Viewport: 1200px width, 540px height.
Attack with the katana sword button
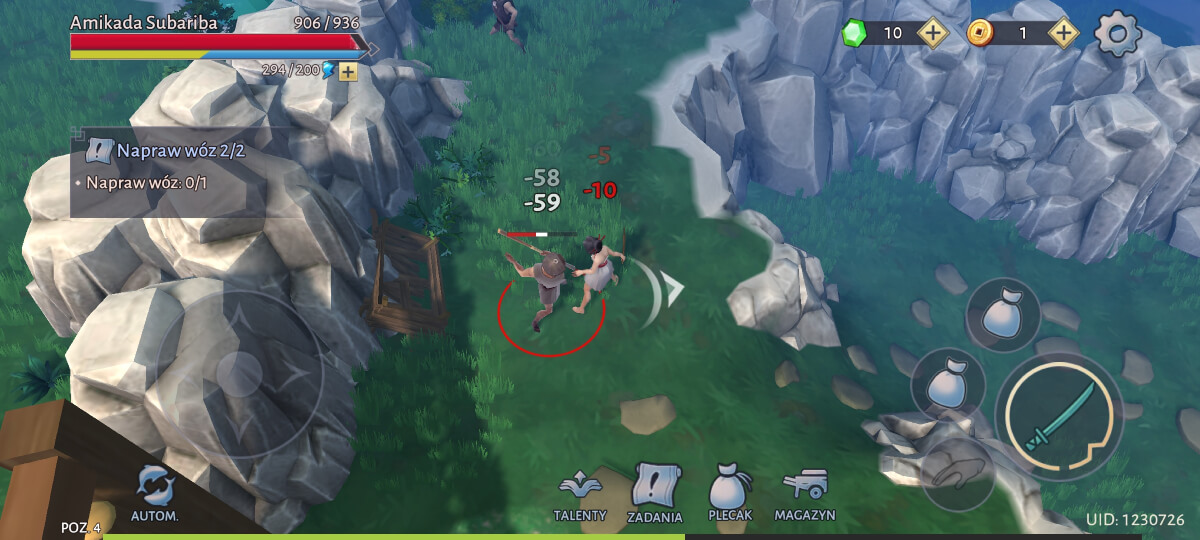(x=1060, y=416)
